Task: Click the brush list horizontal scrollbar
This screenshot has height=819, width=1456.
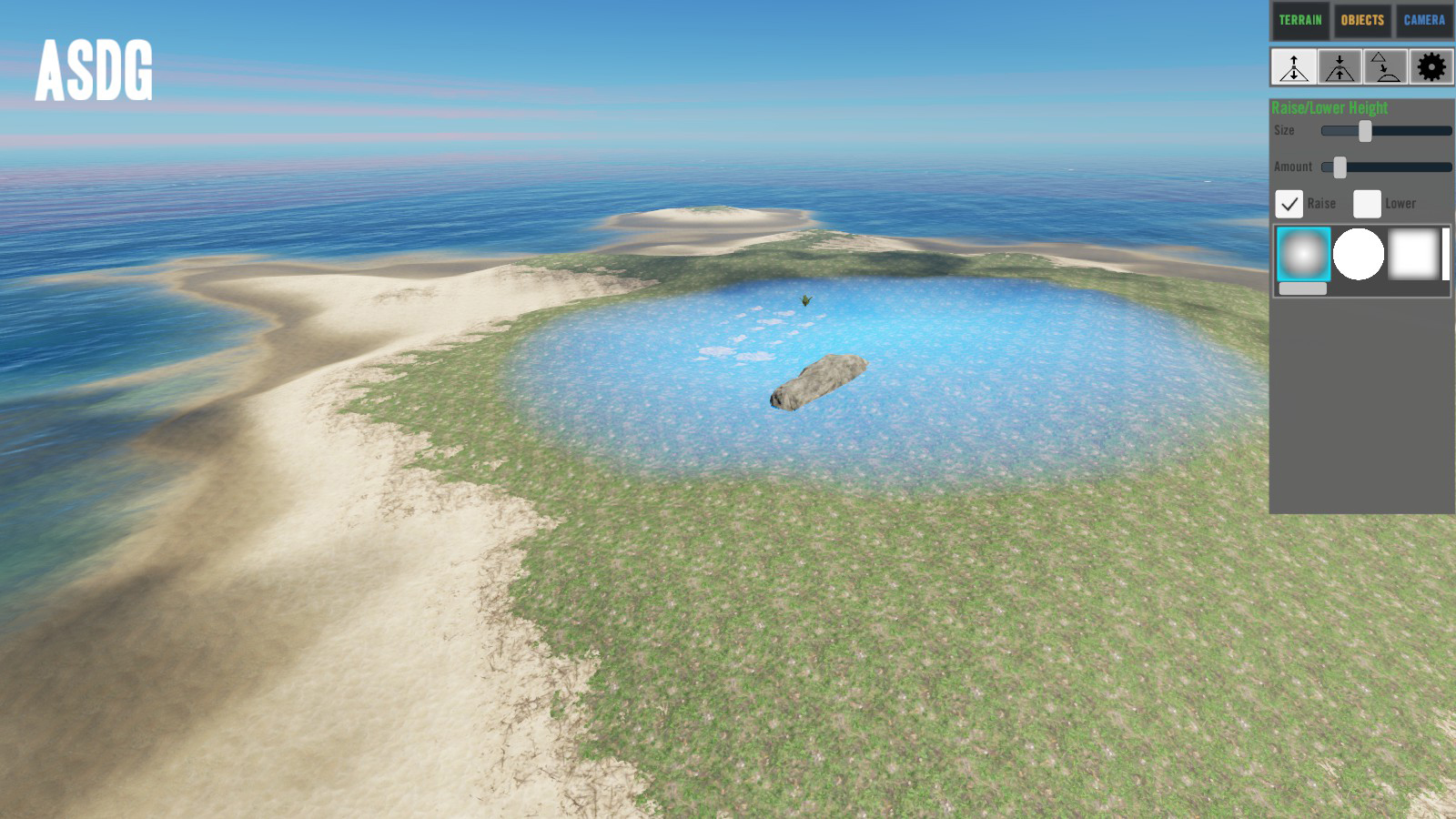Action: pos(1303,288)
